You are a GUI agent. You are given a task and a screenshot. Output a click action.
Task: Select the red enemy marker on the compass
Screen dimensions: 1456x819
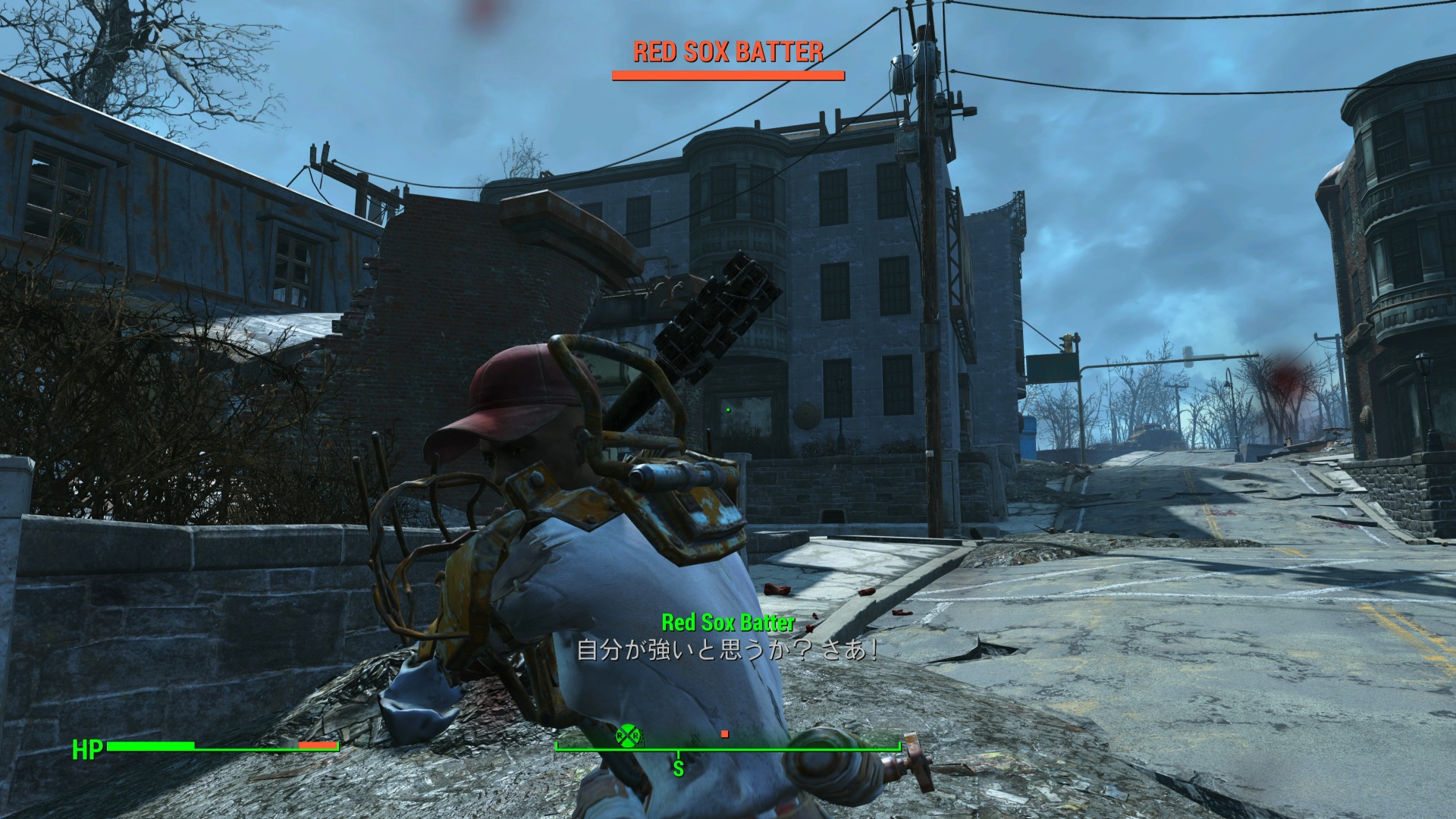pyautogui.click(x=725, y=733)
